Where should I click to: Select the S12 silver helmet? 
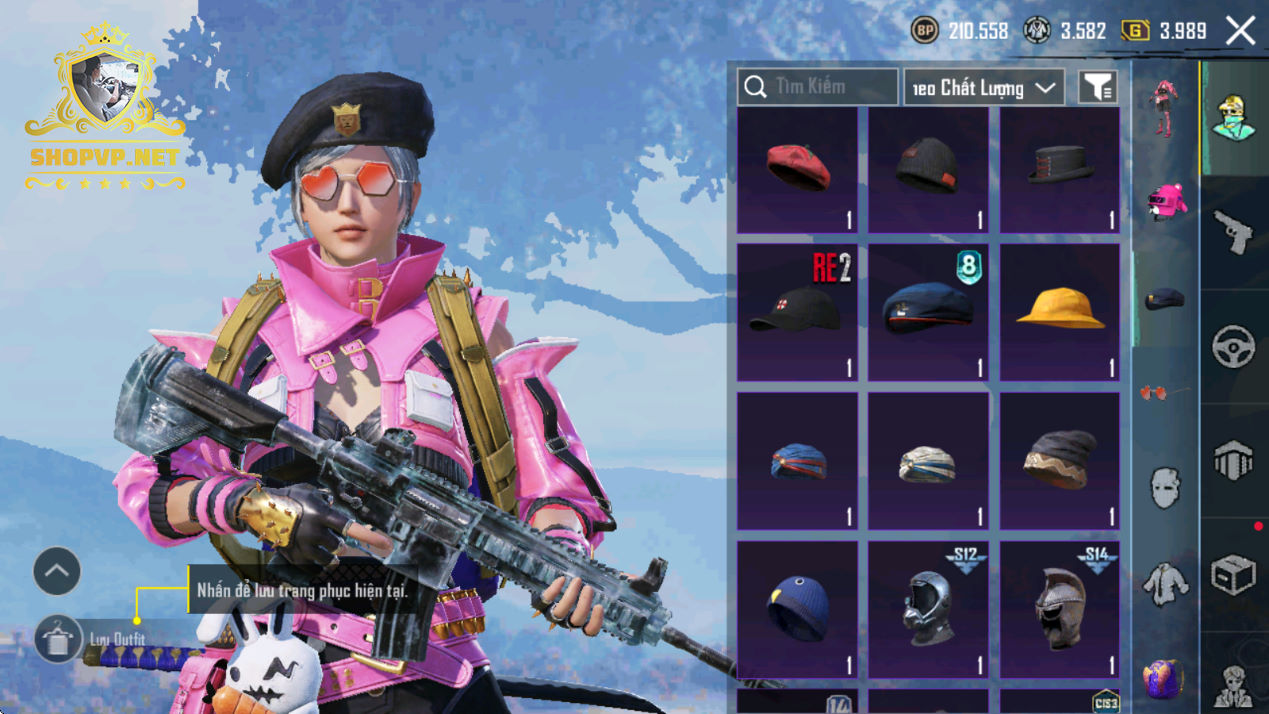[928, 609]
